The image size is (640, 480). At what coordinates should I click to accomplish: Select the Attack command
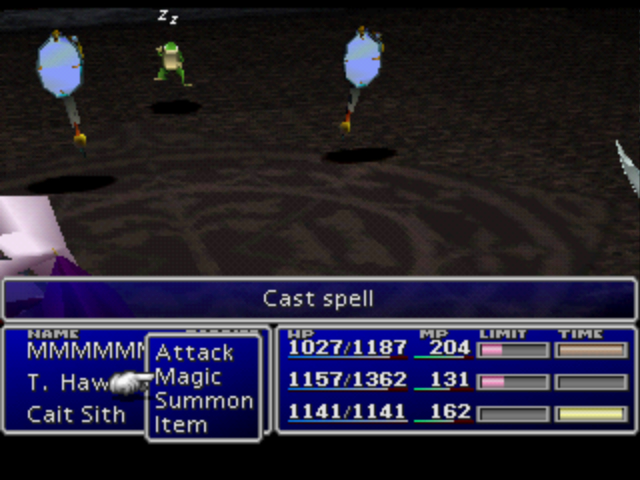pyautogui.click(x=195, y=352)
